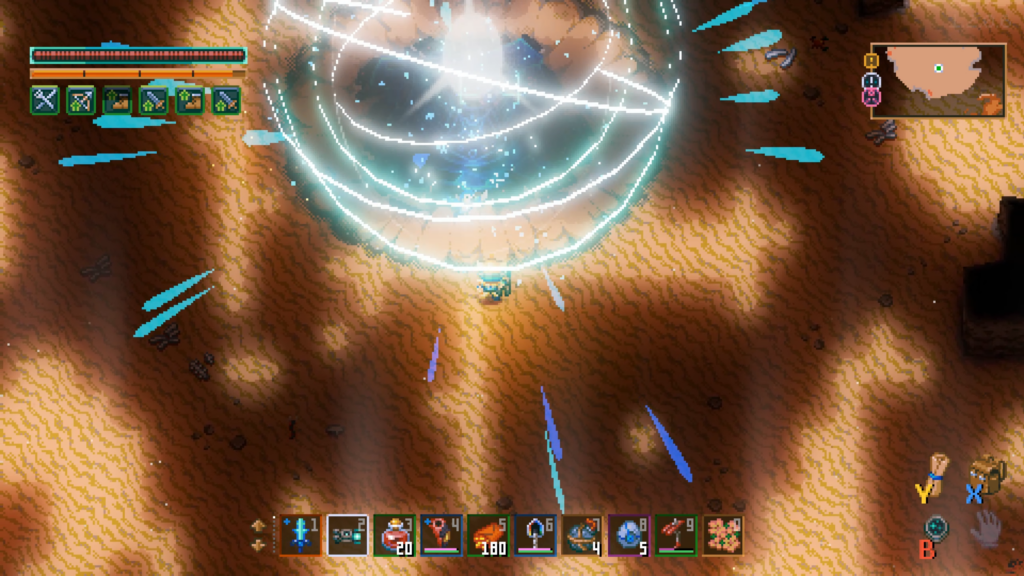1024x576 pixels.
Task: Inspect the bow buff icon
Action: 80,99
